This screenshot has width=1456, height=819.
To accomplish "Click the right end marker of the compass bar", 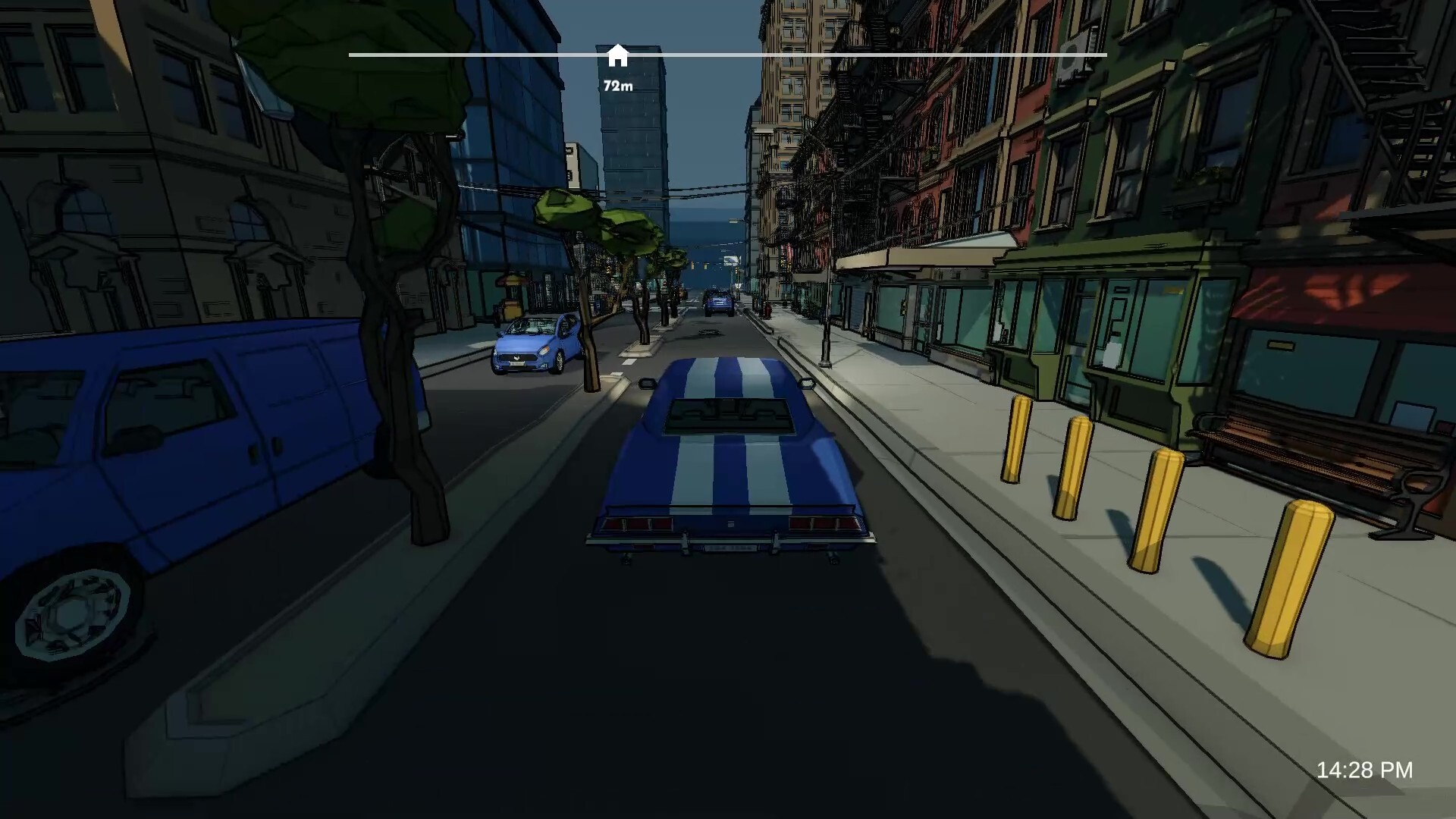I will click(x=1103, y=55).
